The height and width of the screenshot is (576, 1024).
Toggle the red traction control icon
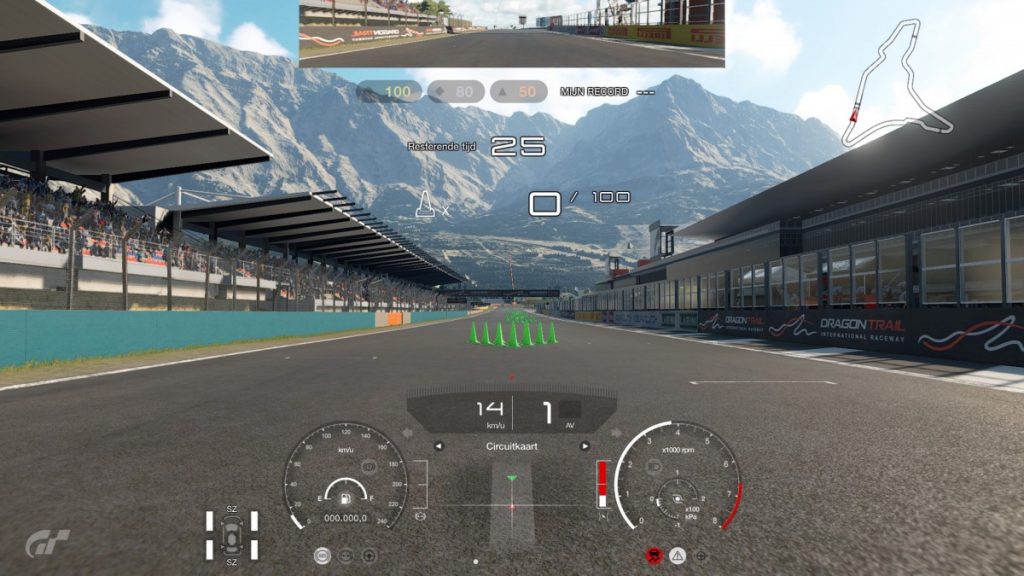click(x=655, y=554)
